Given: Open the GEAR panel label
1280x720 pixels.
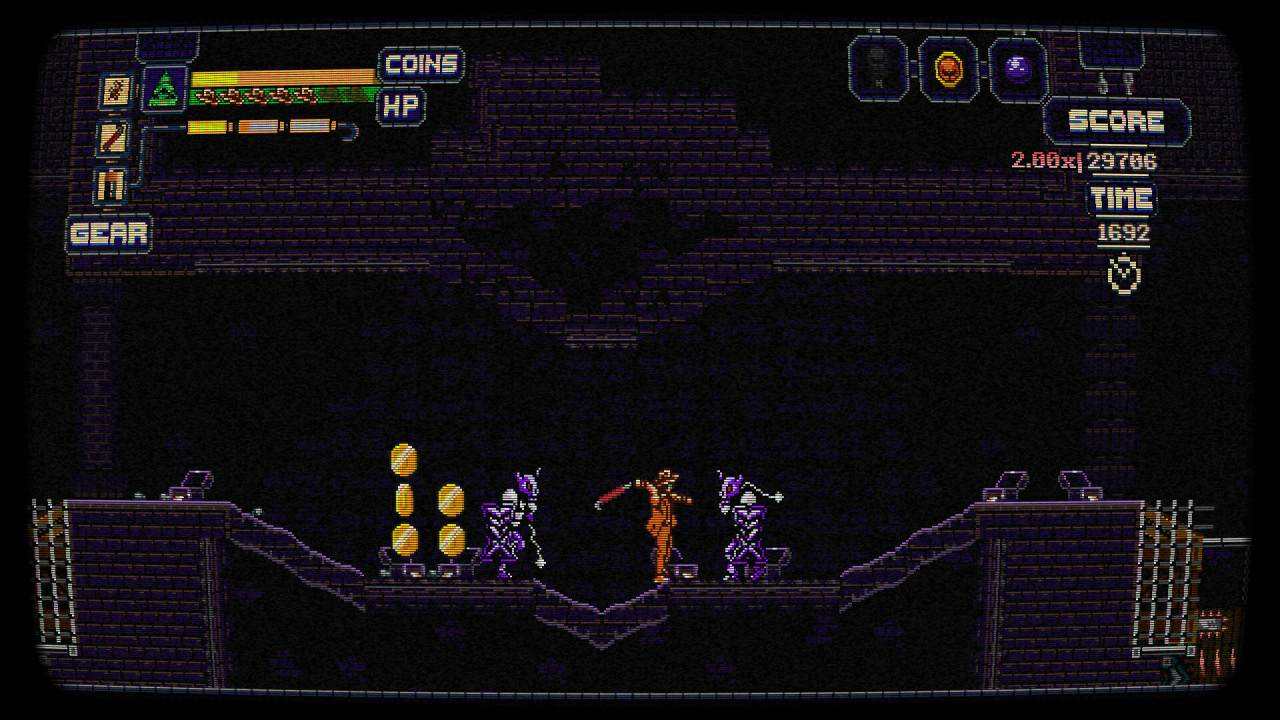Looking at the screenshot, I should 110,235.
